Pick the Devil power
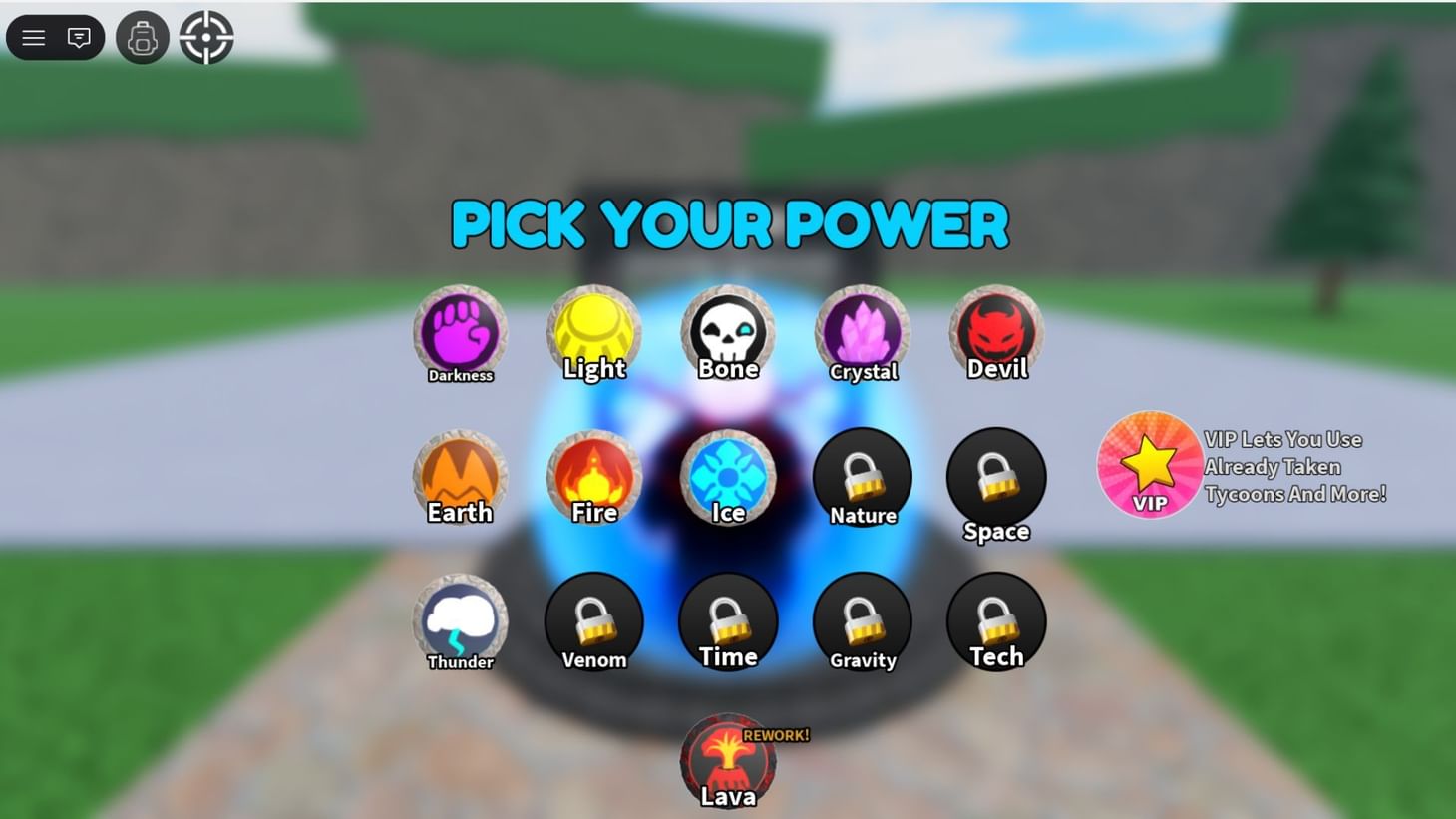 click(995, 329)
